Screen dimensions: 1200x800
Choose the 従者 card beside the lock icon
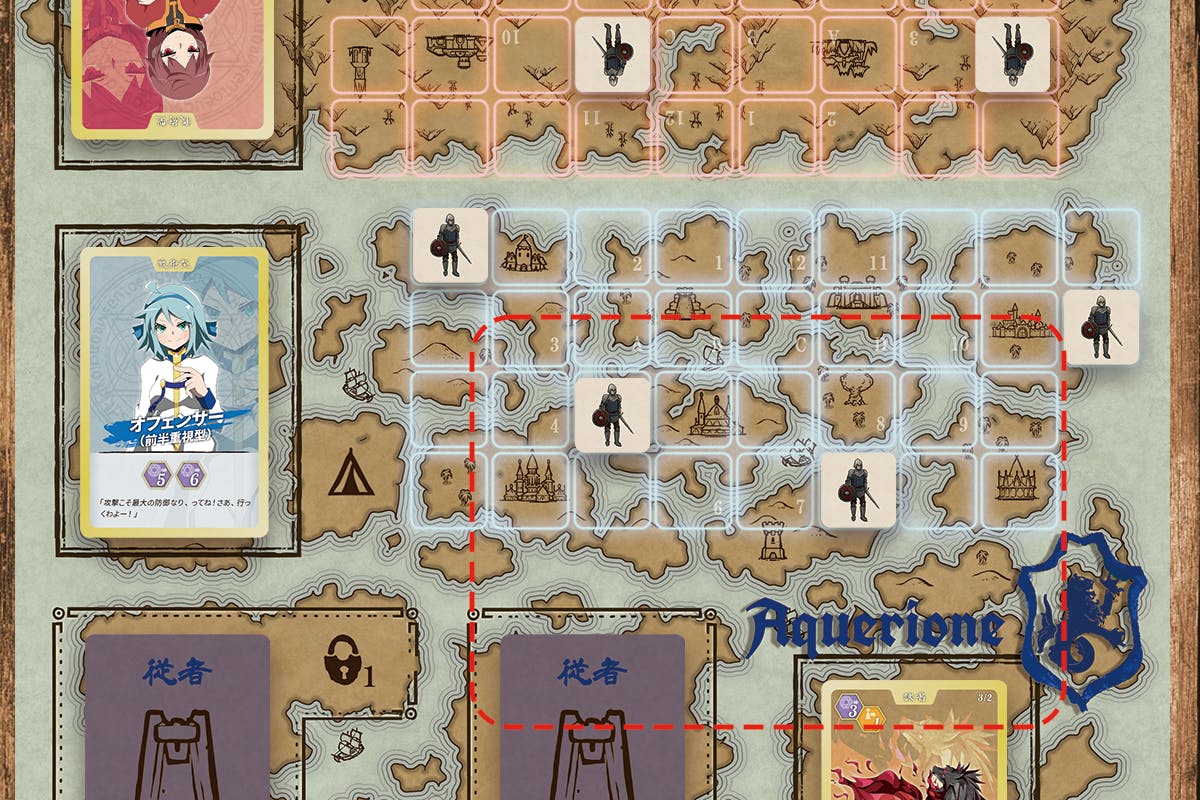tap(176, 716)
